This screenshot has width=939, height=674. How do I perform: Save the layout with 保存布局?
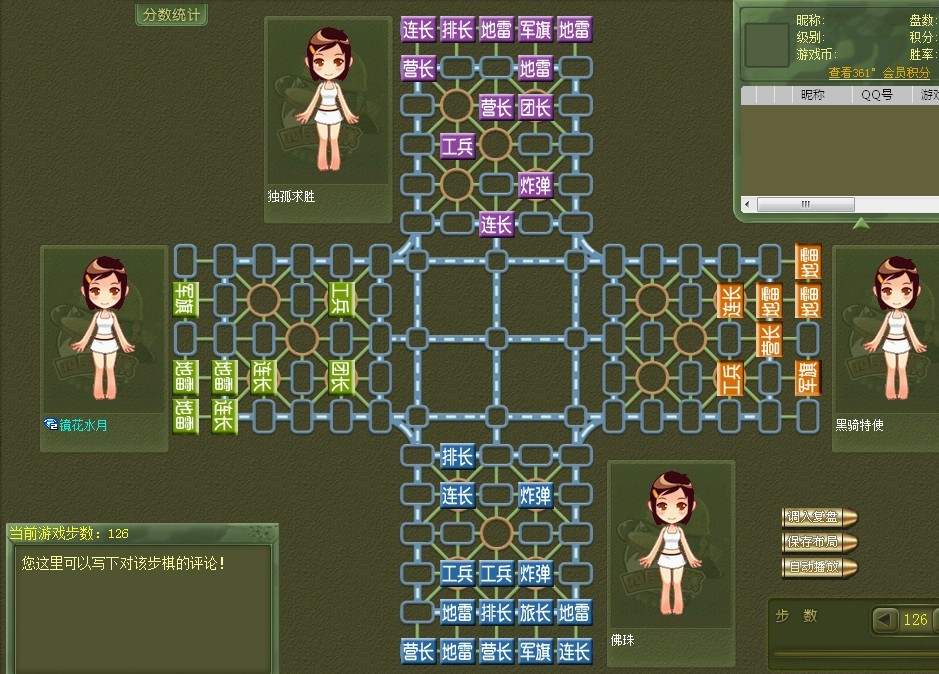tap(819, 542)
